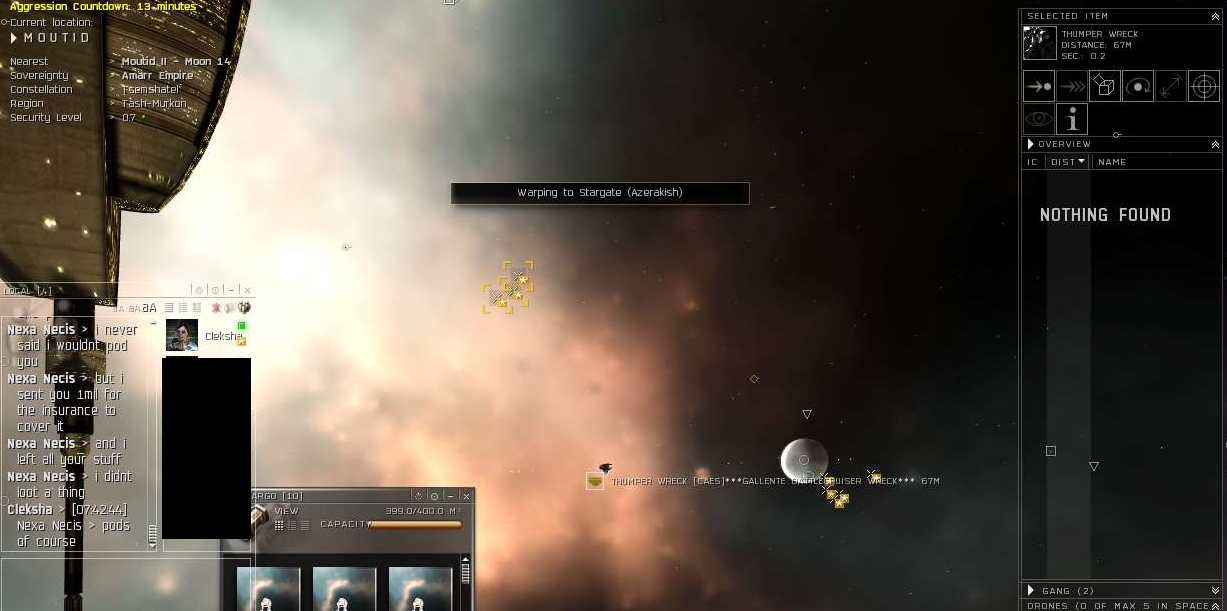Click the Keep at Range double-arrow icon
The image size is (1227, 611).
[1171, 86]
